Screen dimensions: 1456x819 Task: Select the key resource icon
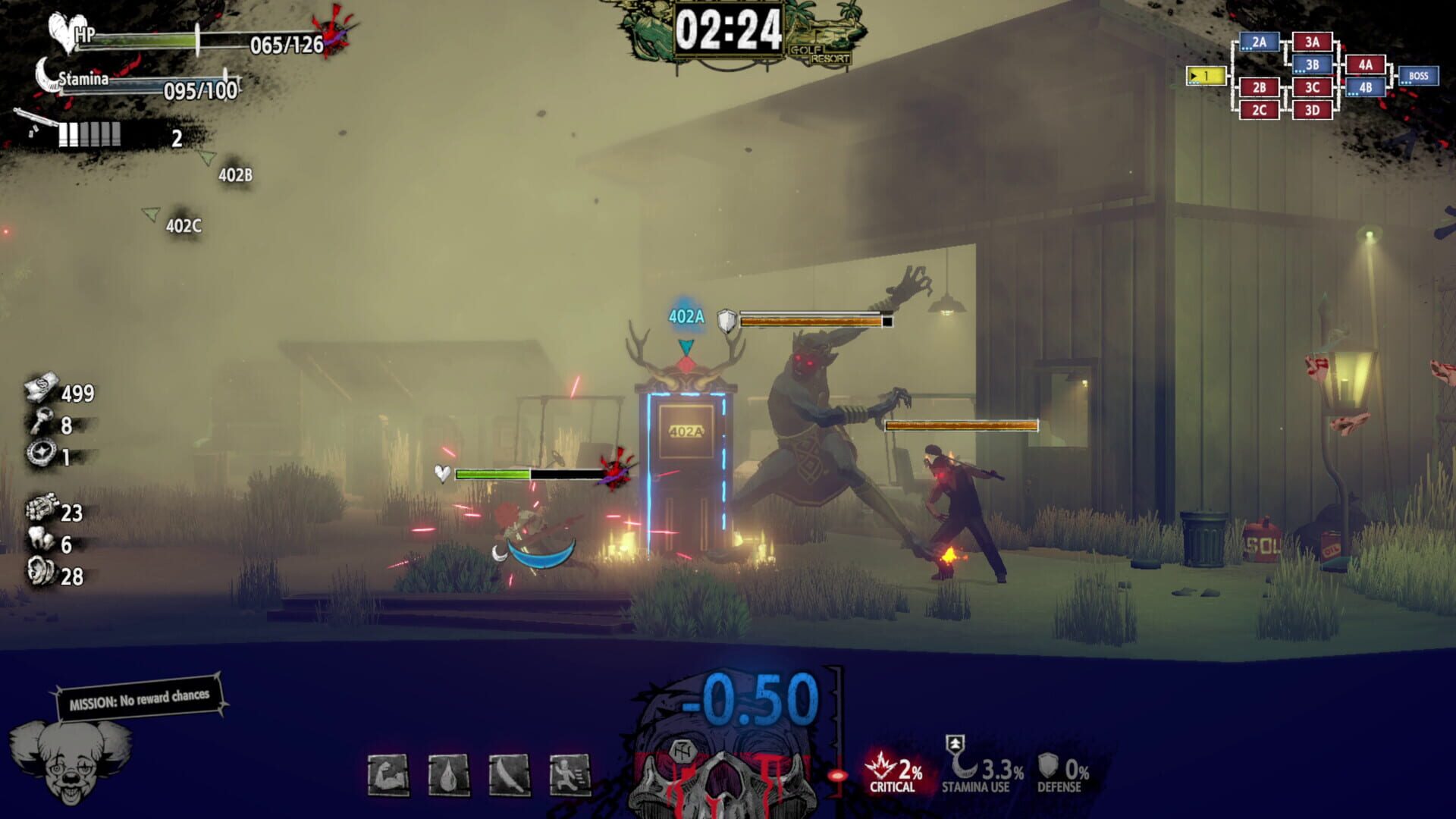point(40,419)
